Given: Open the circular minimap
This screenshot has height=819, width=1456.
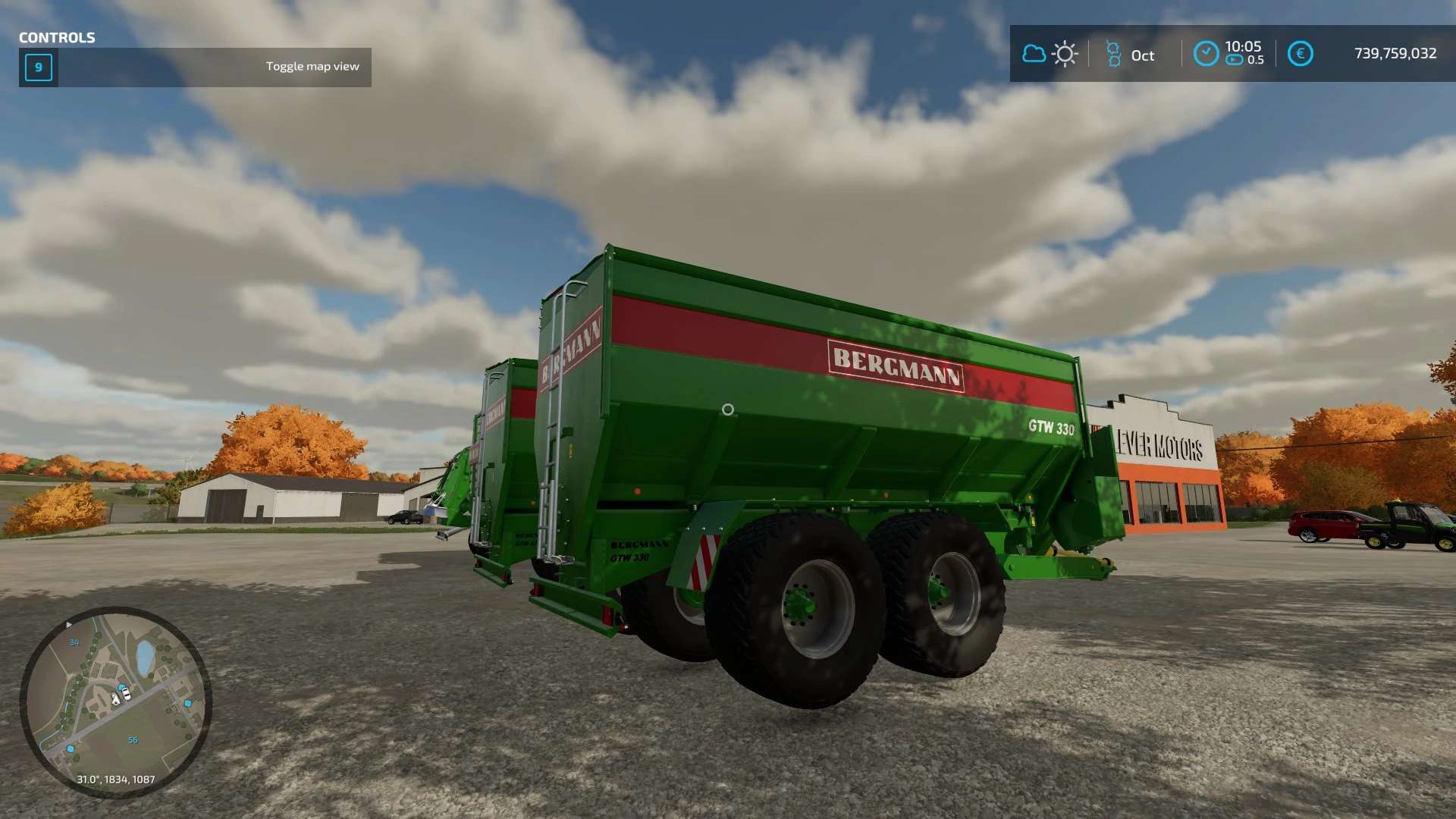Looking at the screenshot, I should tap(115, 701).
